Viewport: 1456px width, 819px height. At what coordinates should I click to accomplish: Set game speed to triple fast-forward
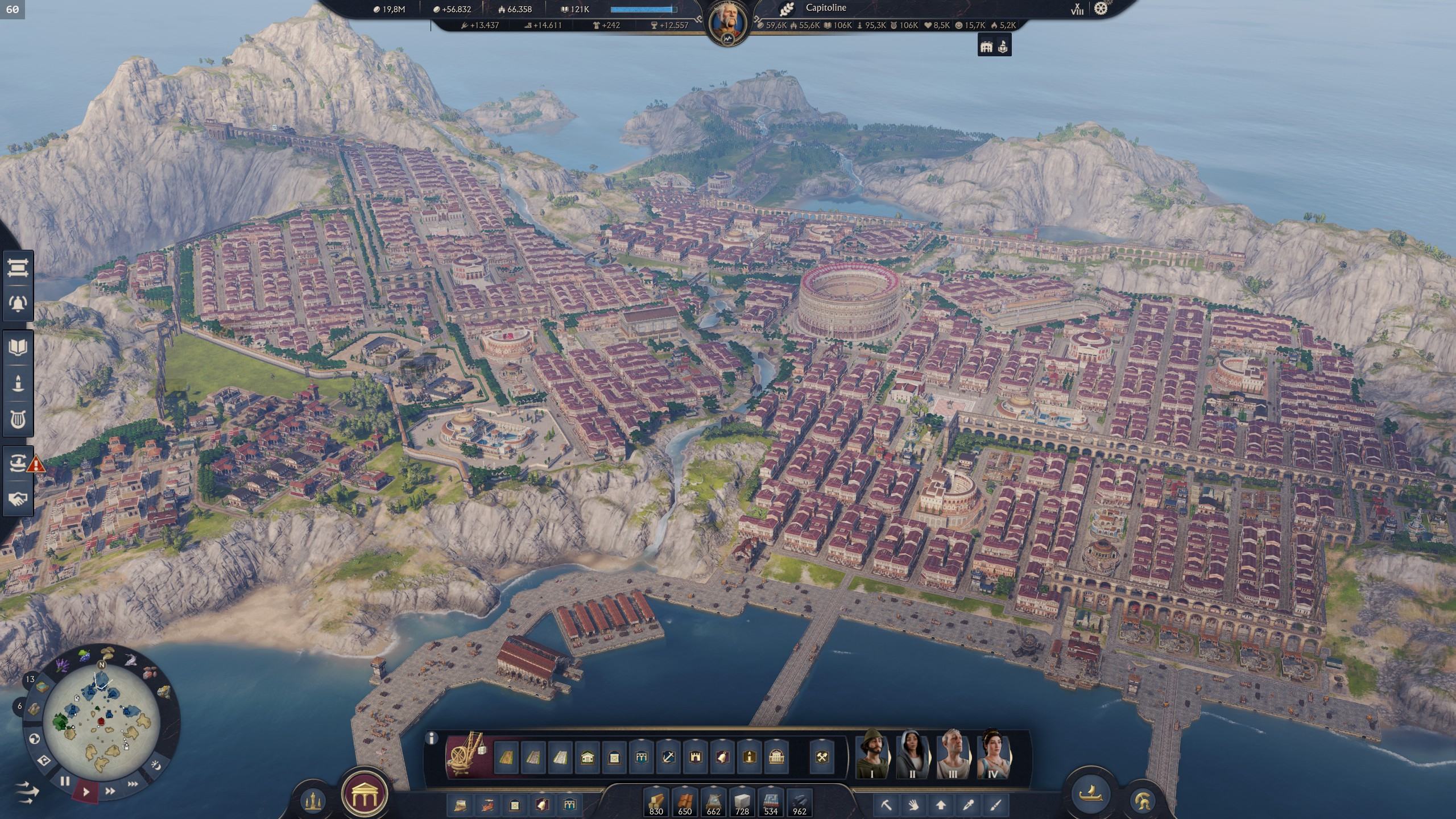(x=133, y=784)
